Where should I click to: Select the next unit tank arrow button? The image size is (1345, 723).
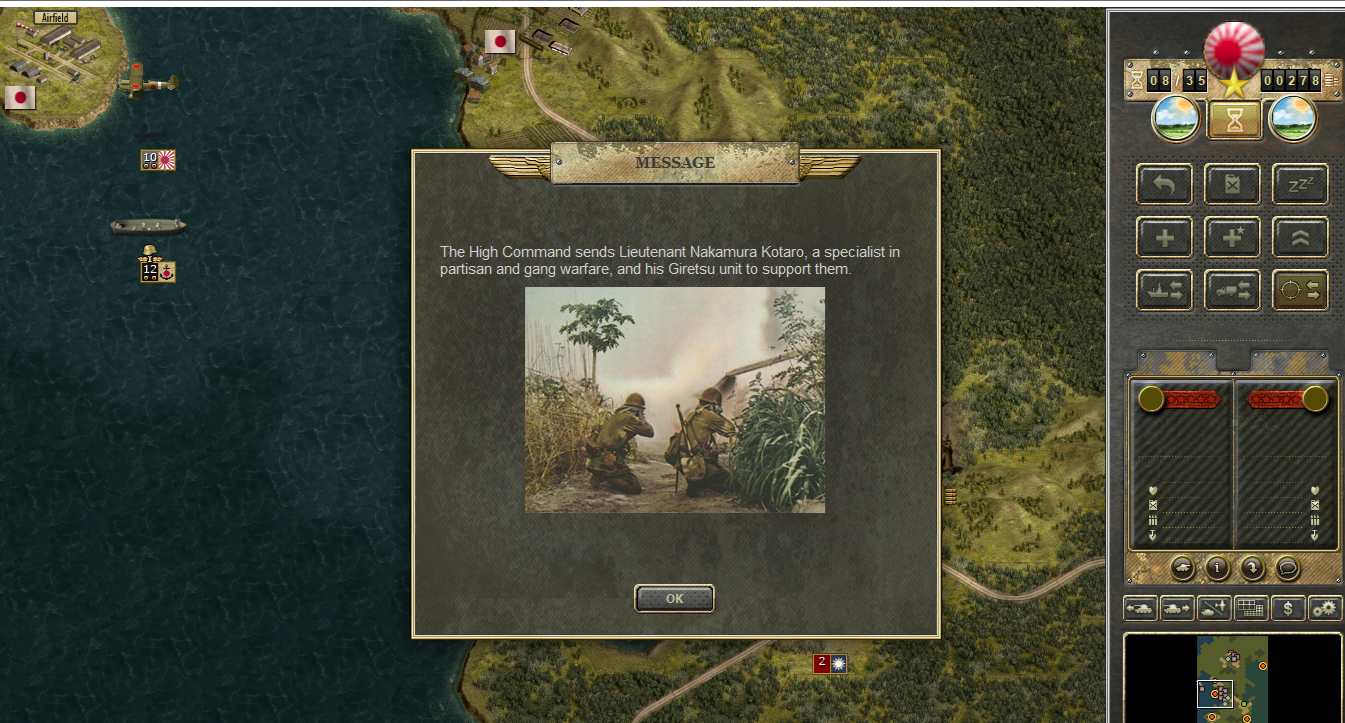click(x=1177, y=608)
